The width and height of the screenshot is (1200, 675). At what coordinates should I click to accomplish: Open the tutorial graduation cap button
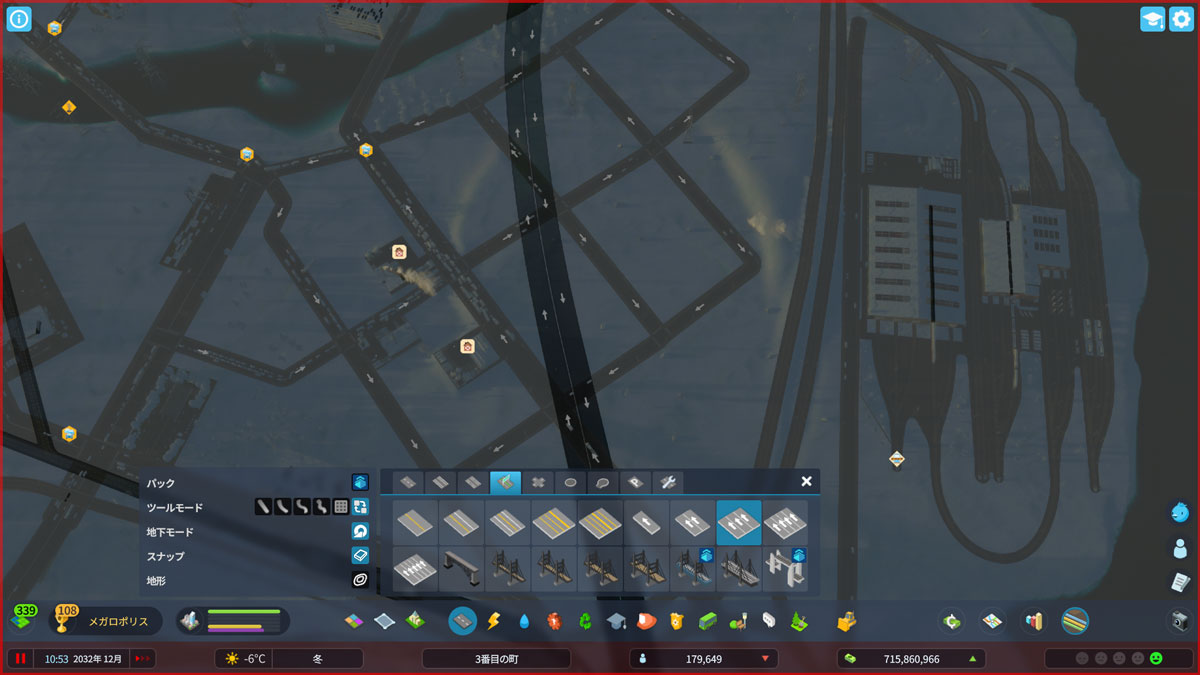point(1152,19)
